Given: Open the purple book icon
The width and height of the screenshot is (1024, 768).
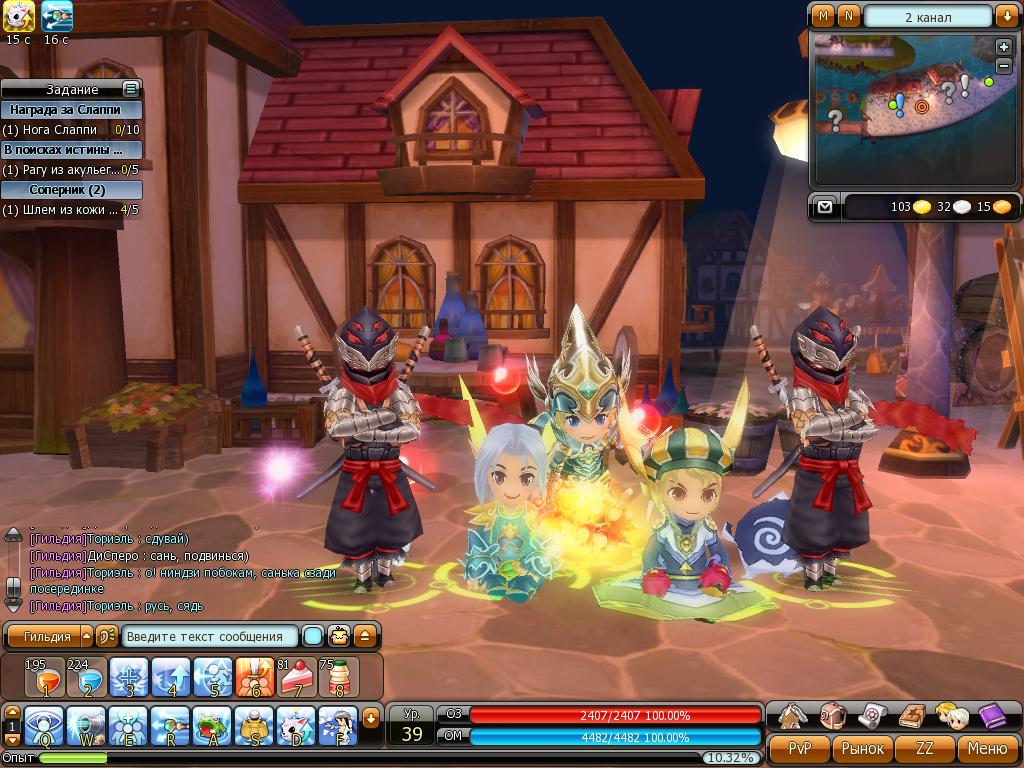Looking at the screenshot, I should (991, 716).
